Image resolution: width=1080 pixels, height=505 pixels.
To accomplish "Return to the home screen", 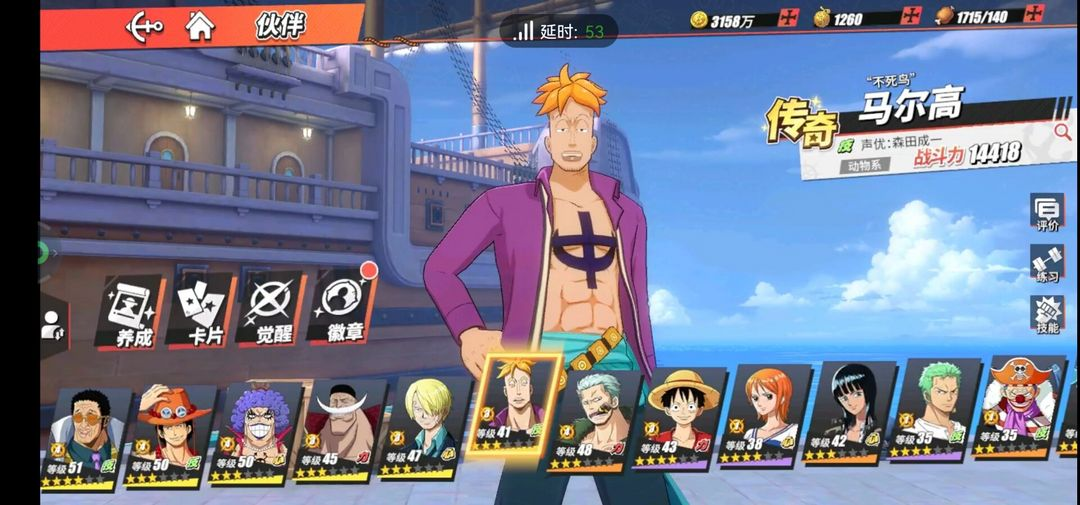I will 200,26.
